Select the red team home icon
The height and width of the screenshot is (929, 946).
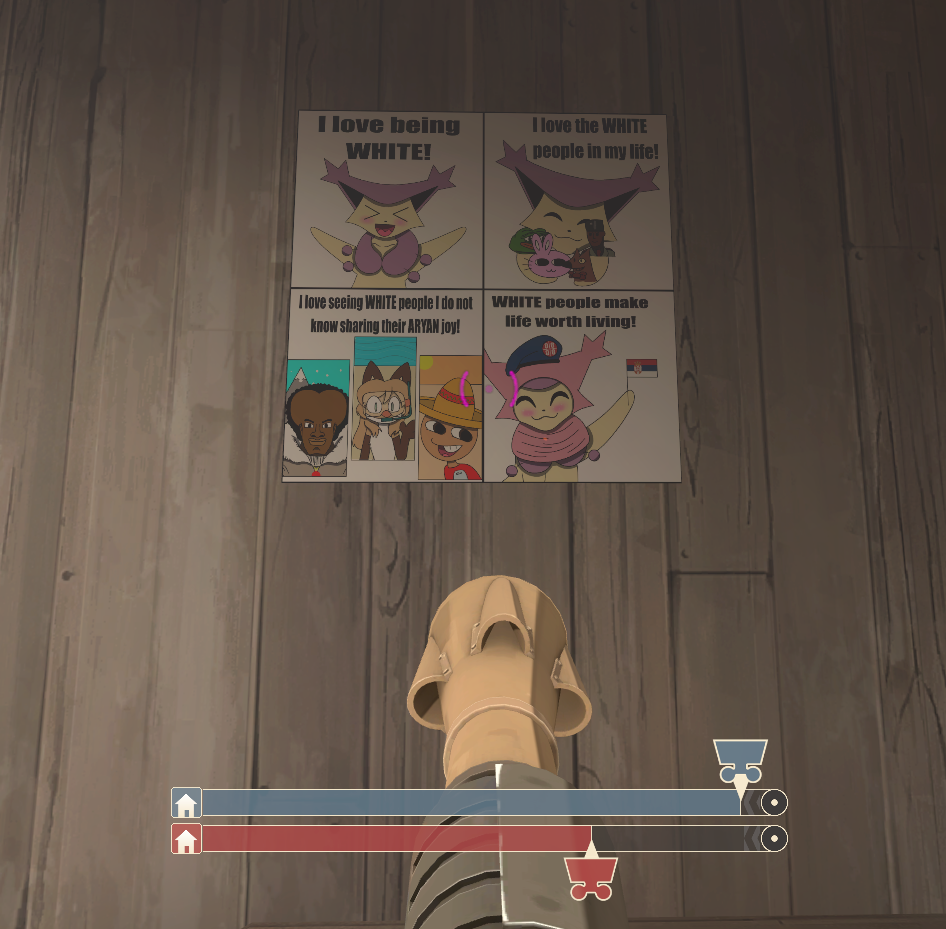pos(186,839)
